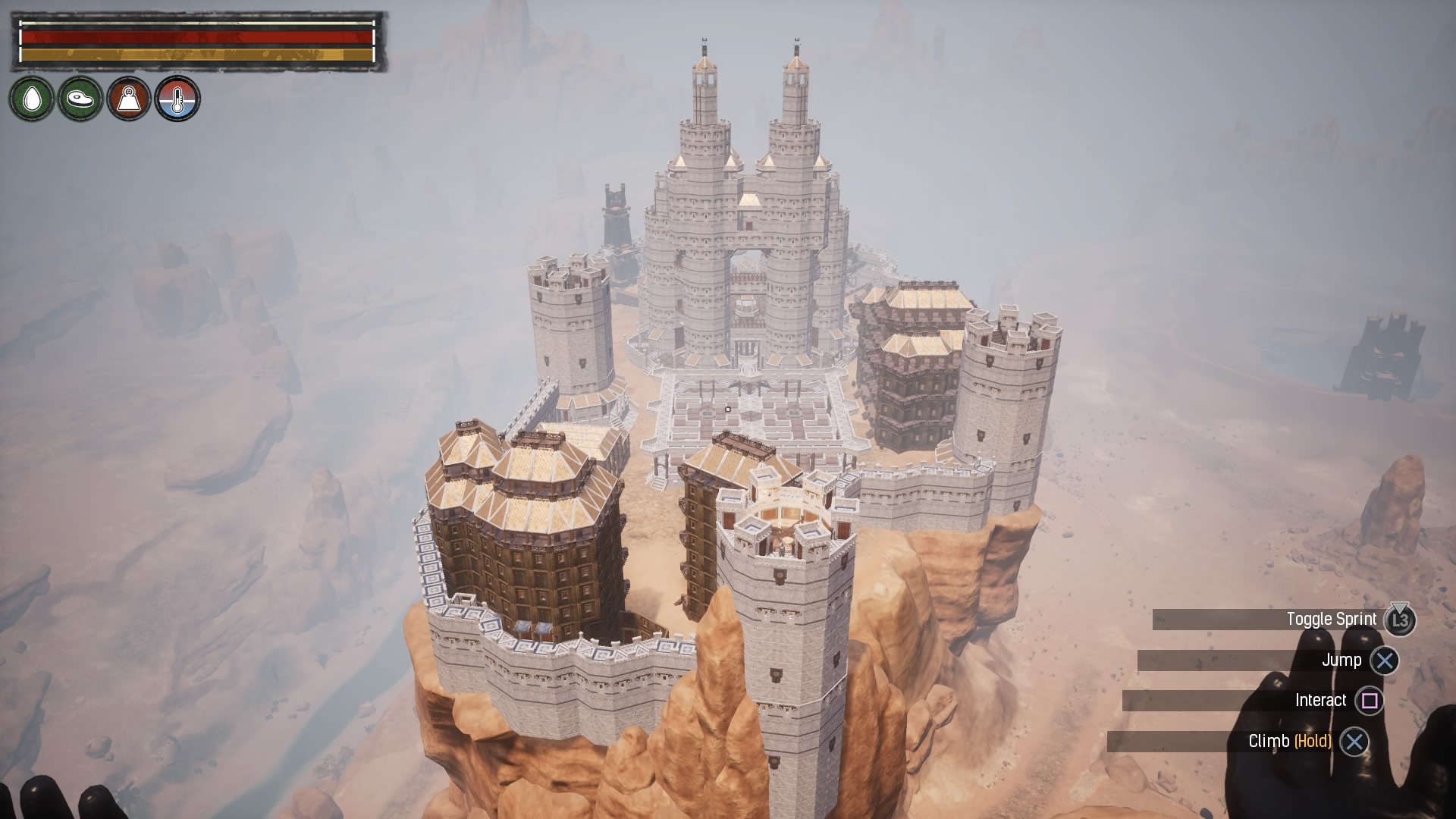1456x819 pixels.
Task: Click the water drop thirst icon
Action: (32, 99)
